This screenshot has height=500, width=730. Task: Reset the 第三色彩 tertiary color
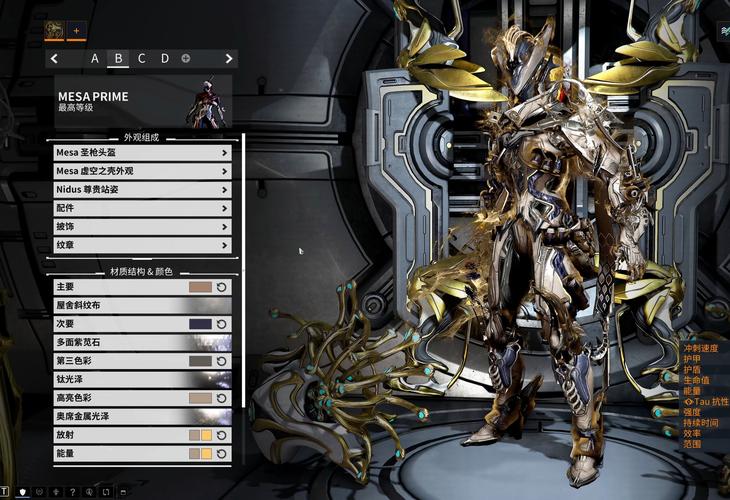222,361
